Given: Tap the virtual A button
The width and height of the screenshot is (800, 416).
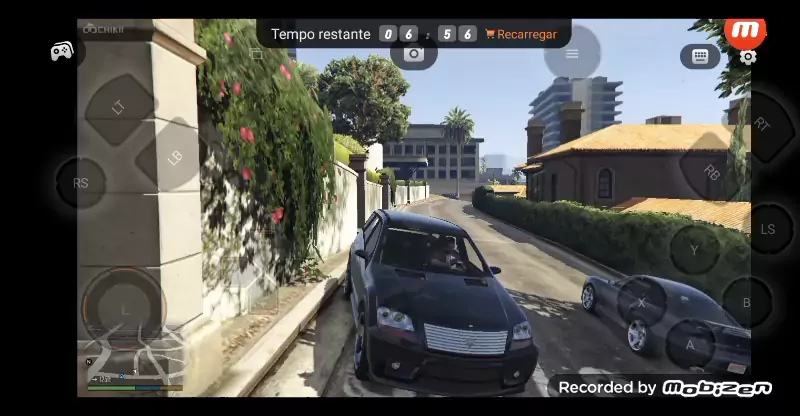Looking at the screenshot, I should (689, 345).
